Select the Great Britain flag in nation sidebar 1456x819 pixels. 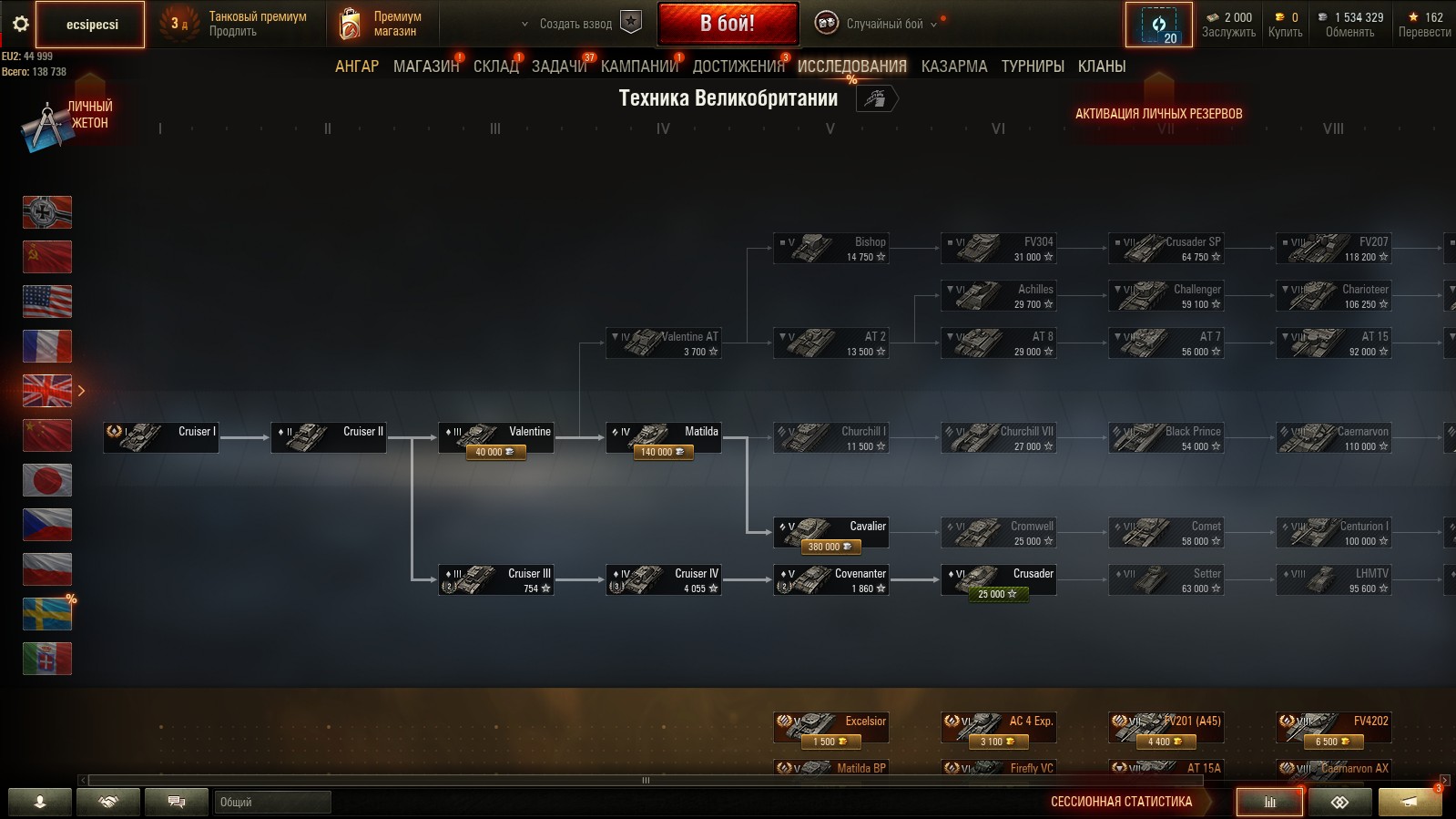tap(47, 391)
